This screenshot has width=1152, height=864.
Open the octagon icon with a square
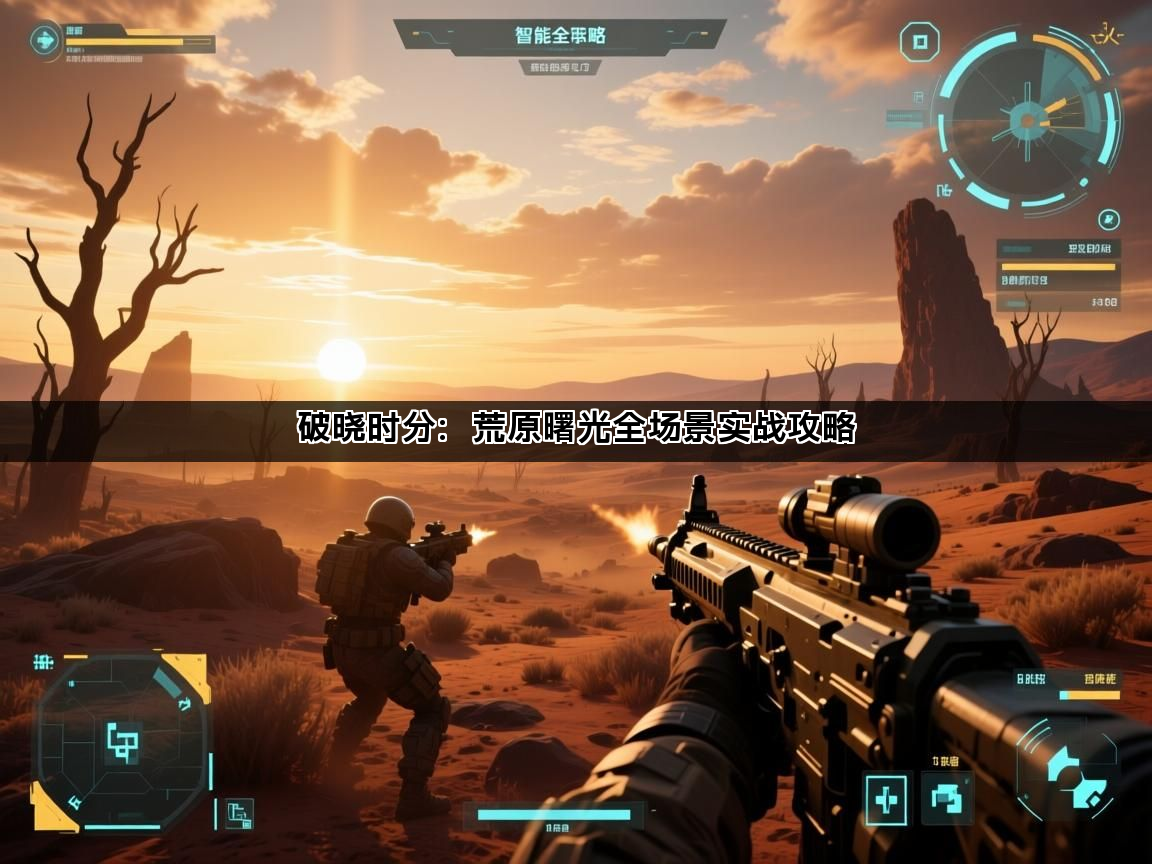(919, 42)
